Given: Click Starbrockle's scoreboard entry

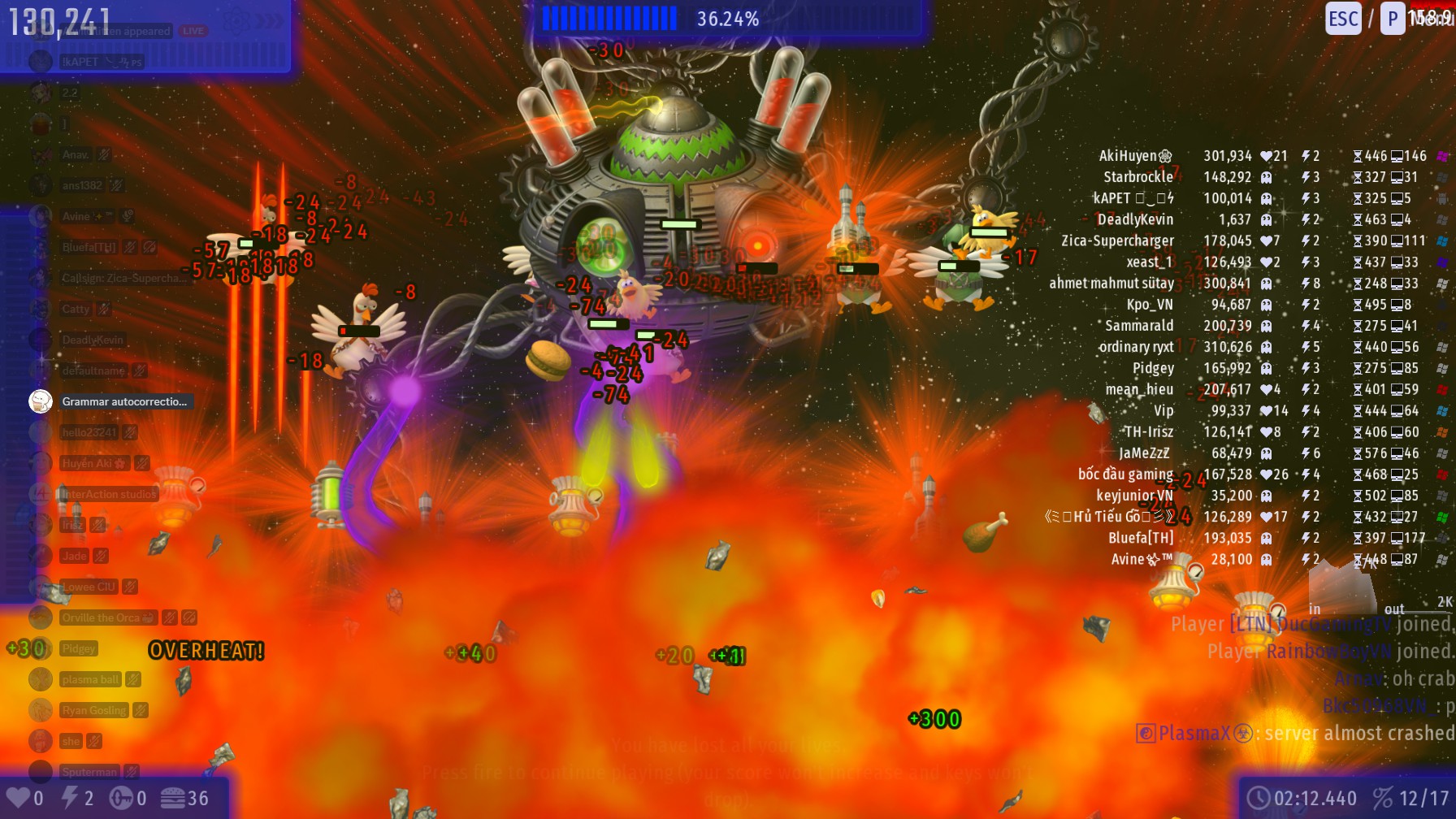Looking at the screenshot, I should pyautogui.click(x=1137, y=177).
